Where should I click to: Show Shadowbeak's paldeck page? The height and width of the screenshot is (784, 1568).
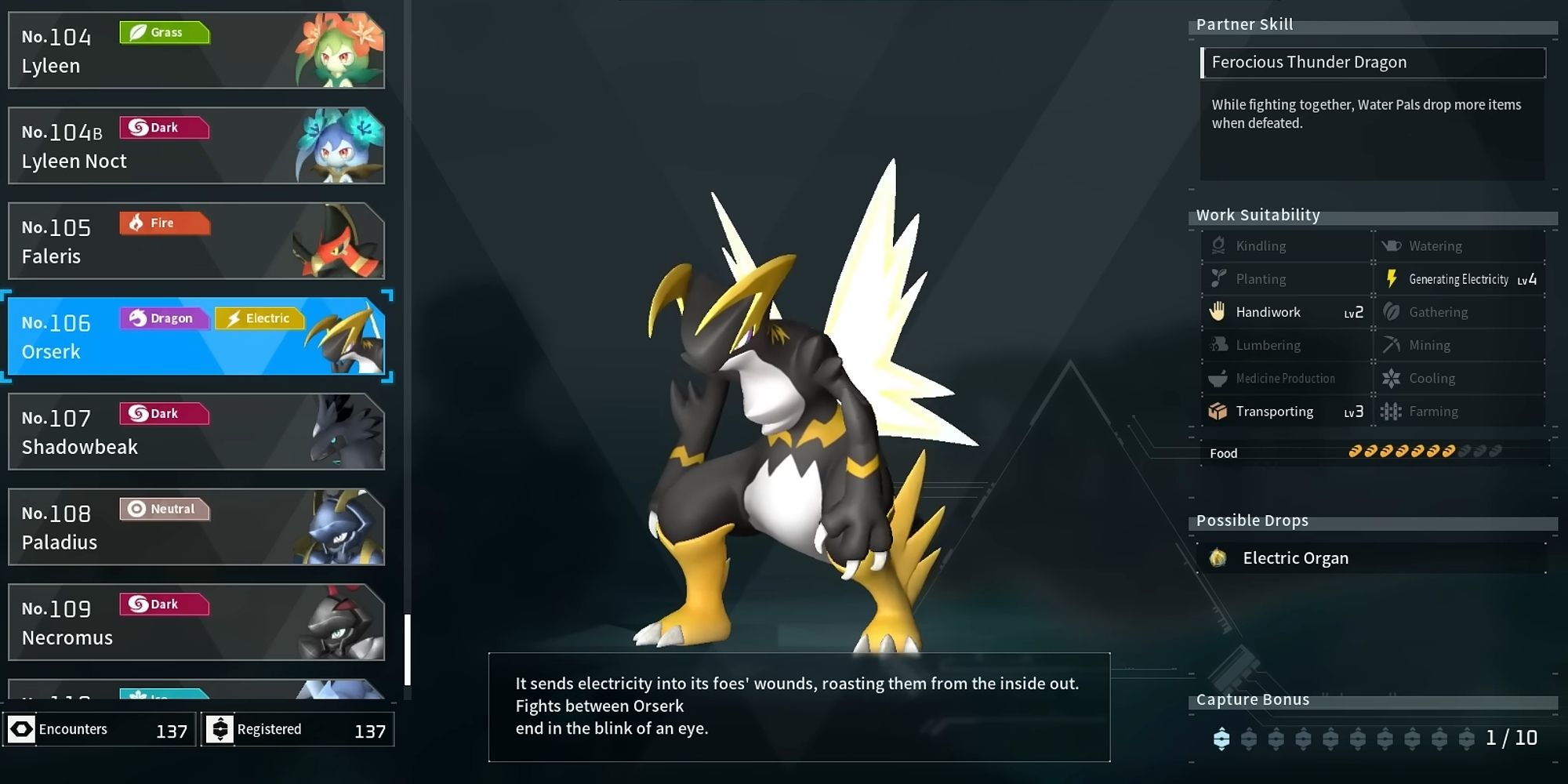pos(196,432)
